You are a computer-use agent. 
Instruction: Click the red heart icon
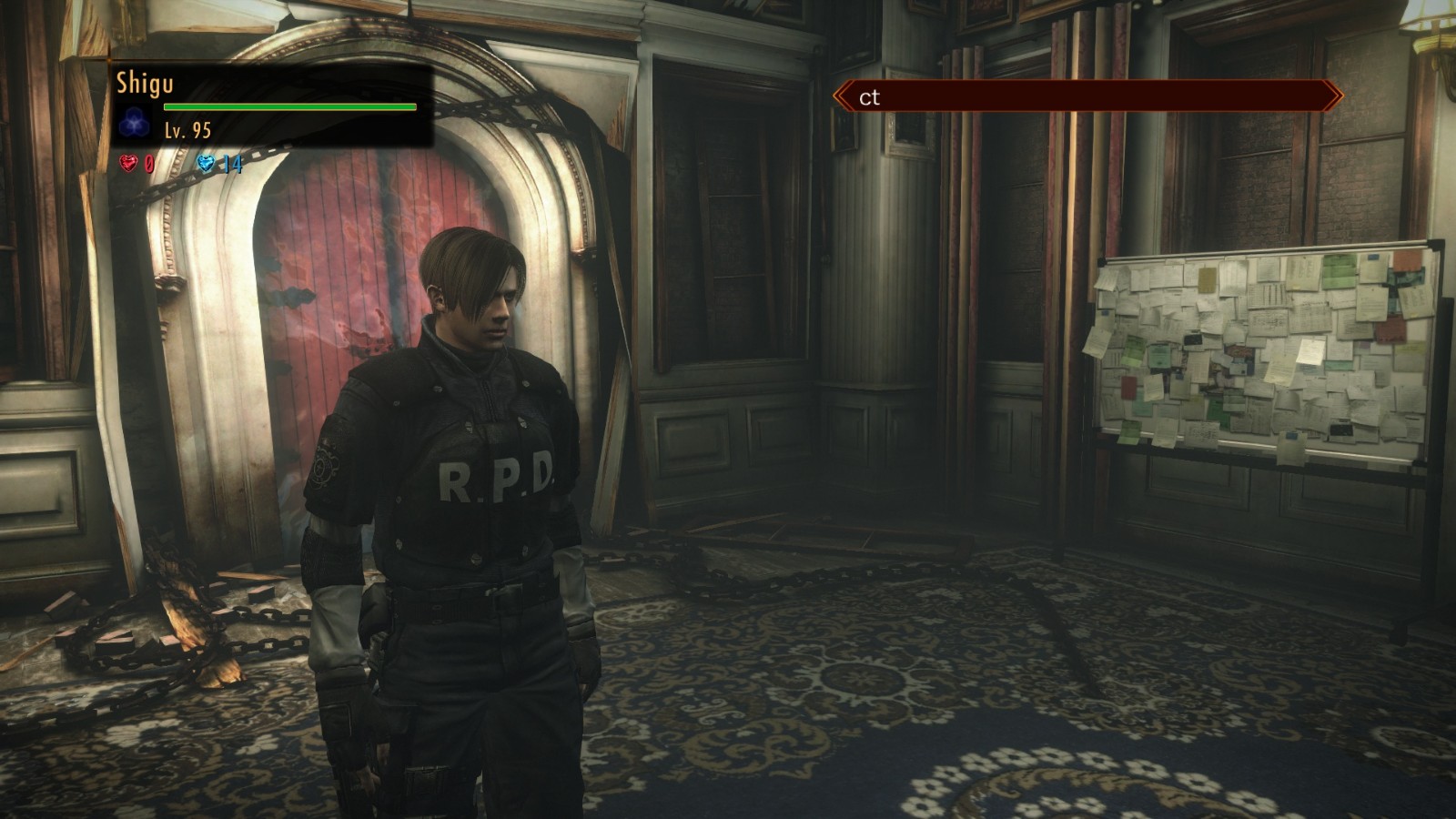click(x=128, y=163)
